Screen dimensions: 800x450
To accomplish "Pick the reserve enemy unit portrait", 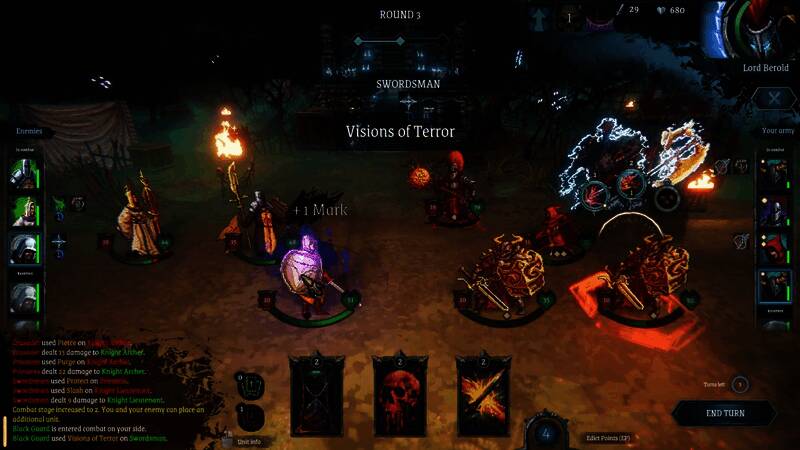I will pos(24,296).
